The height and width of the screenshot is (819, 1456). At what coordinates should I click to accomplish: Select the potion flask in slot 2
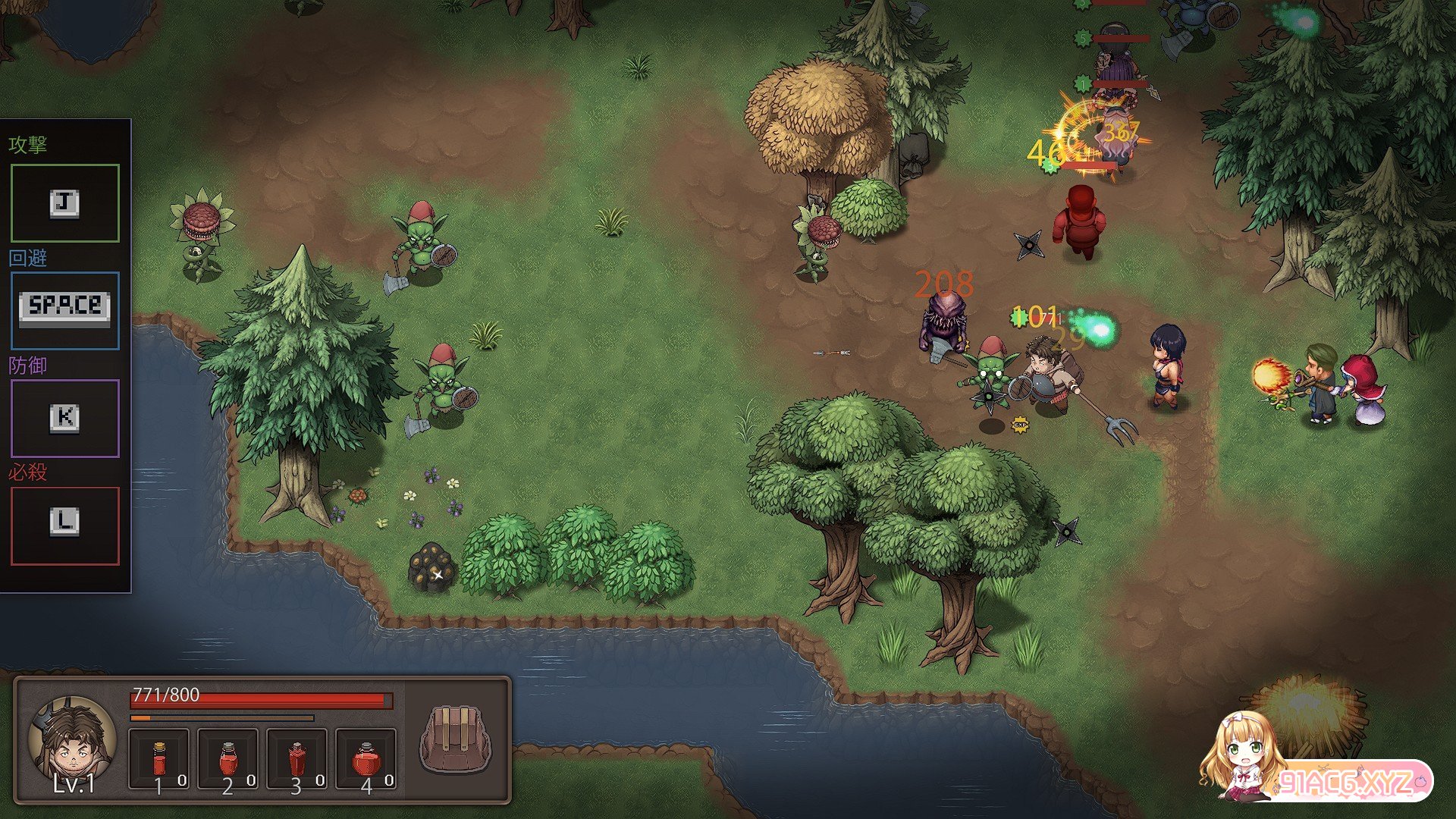click(x=228, y=759)
